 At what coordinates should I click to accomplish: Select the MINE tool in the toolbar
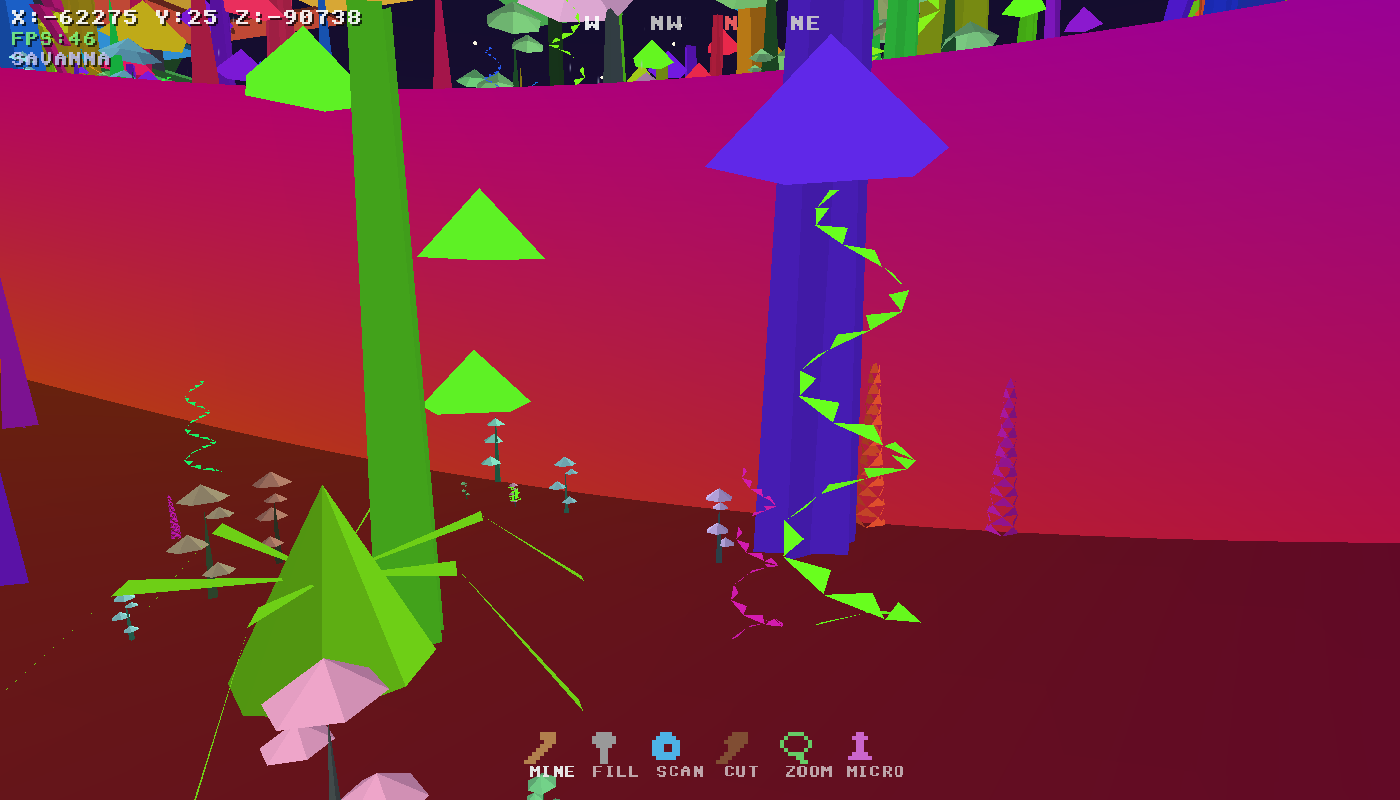[545, 745]
